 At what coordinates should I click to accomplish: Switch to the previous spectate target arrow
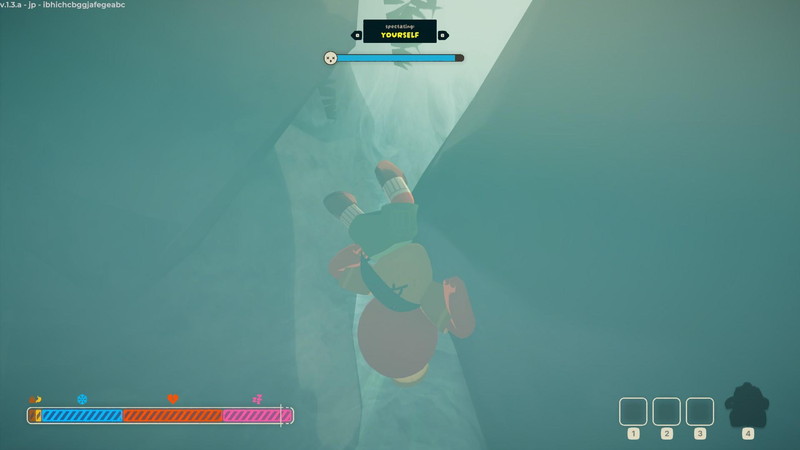[x=357, y=35]
